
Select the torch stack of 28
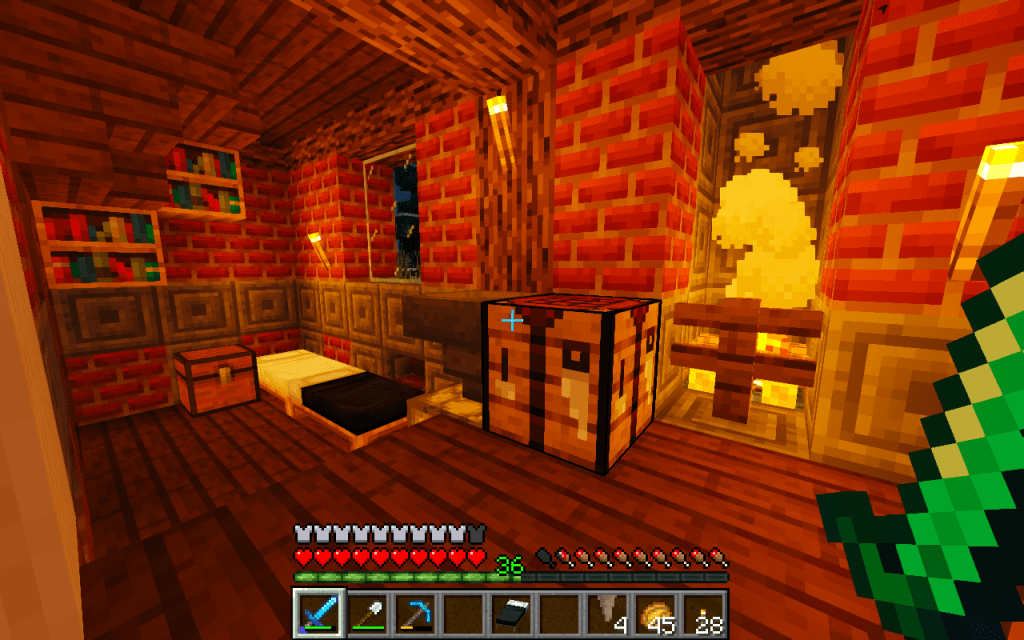tap(704, 612)
